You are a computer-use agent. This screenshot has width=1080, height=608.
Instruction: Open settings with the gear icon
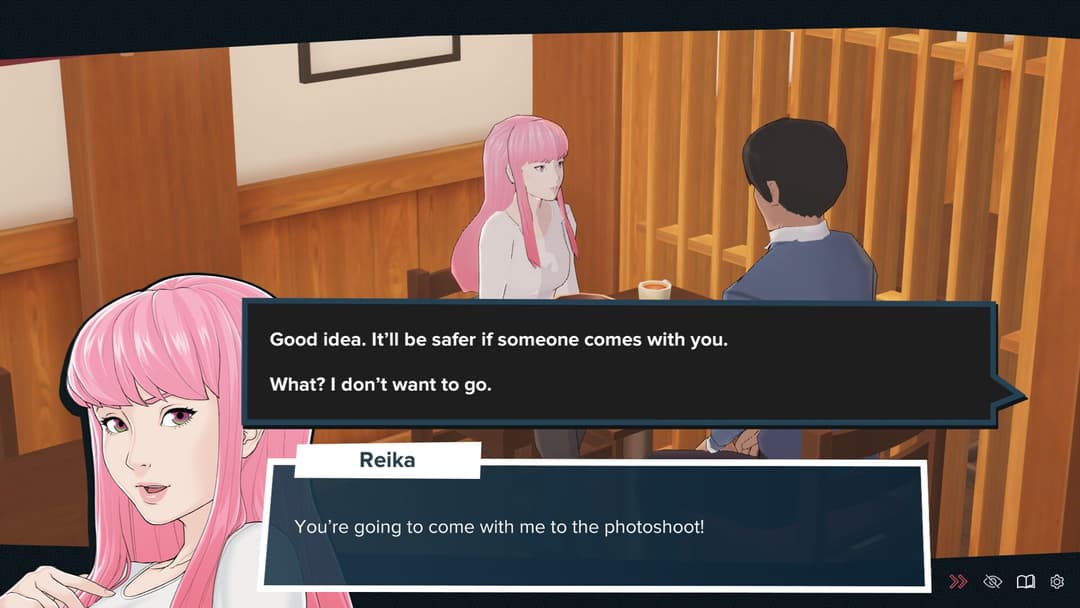(x=1057, y=581)
